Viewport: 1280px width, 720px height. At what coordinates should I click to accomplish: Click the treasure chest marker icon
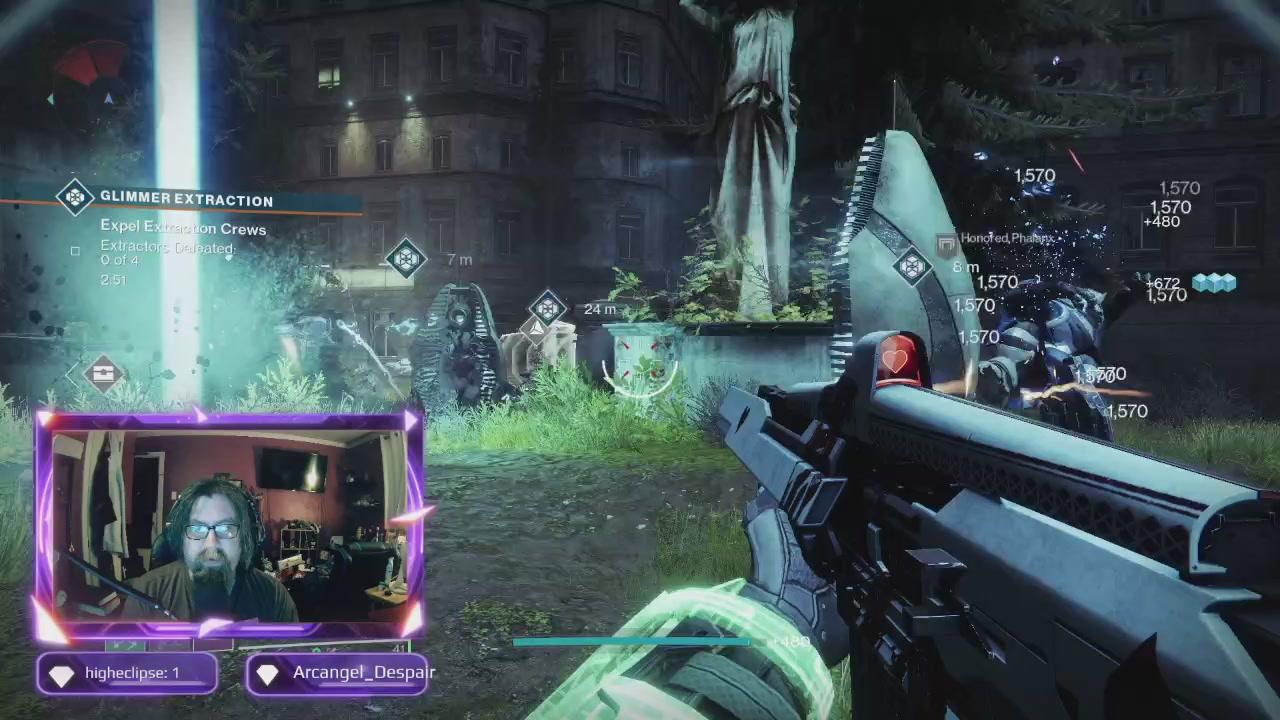click(x=102, y=375)
